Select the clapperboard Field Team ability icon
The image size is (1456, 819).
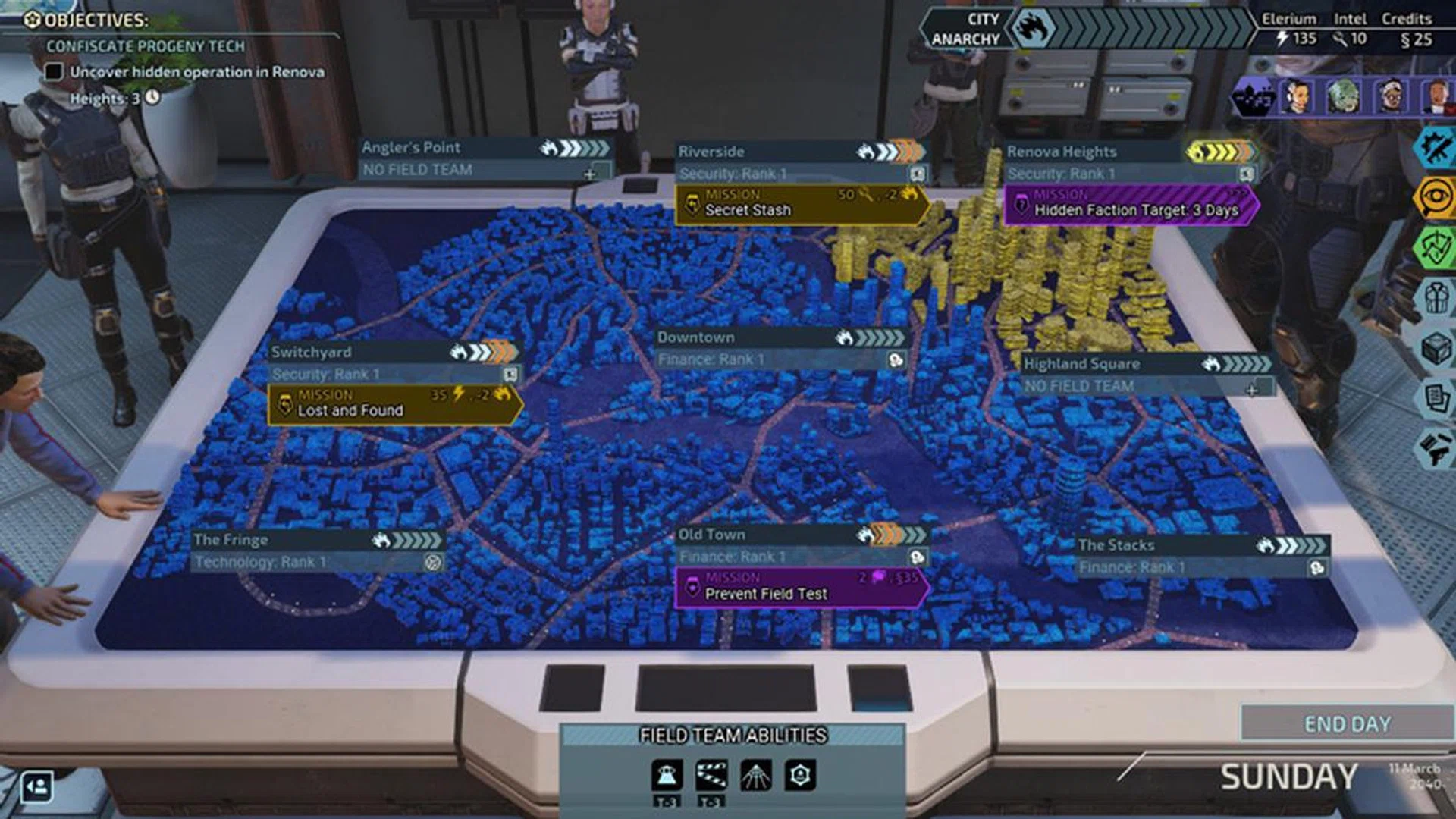(711, 774)
